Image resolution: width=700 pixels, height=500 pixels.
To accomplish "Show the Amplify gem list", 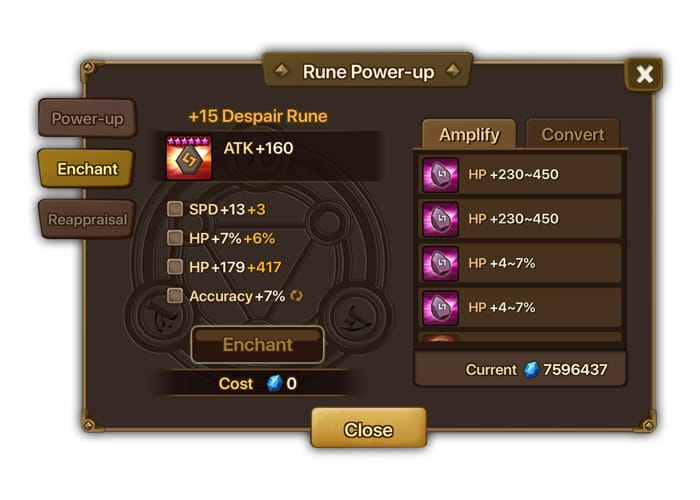I will (x=469, y=134).
